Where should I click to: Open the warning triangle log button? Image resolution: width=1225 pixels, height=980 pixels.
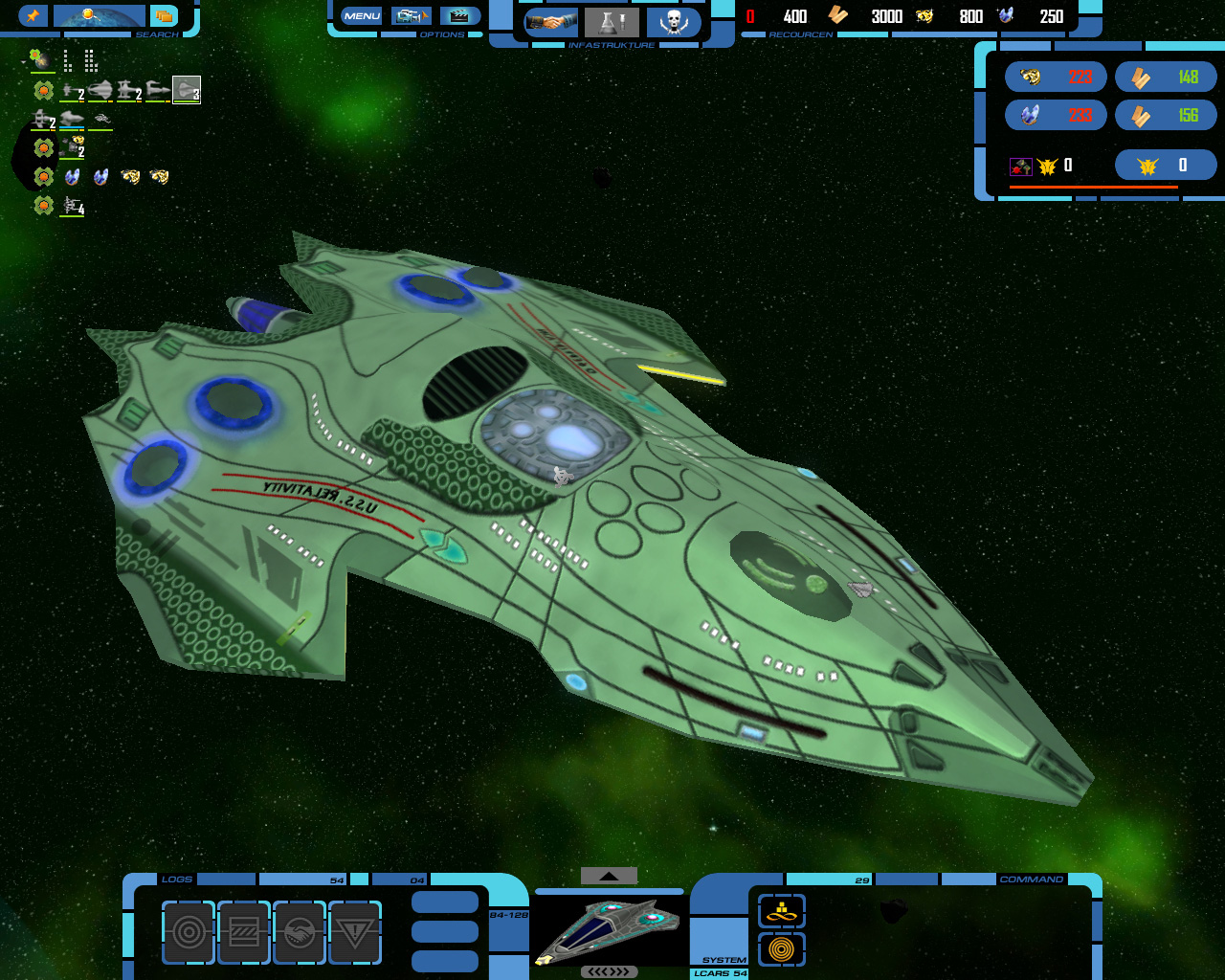coord(355,932)
